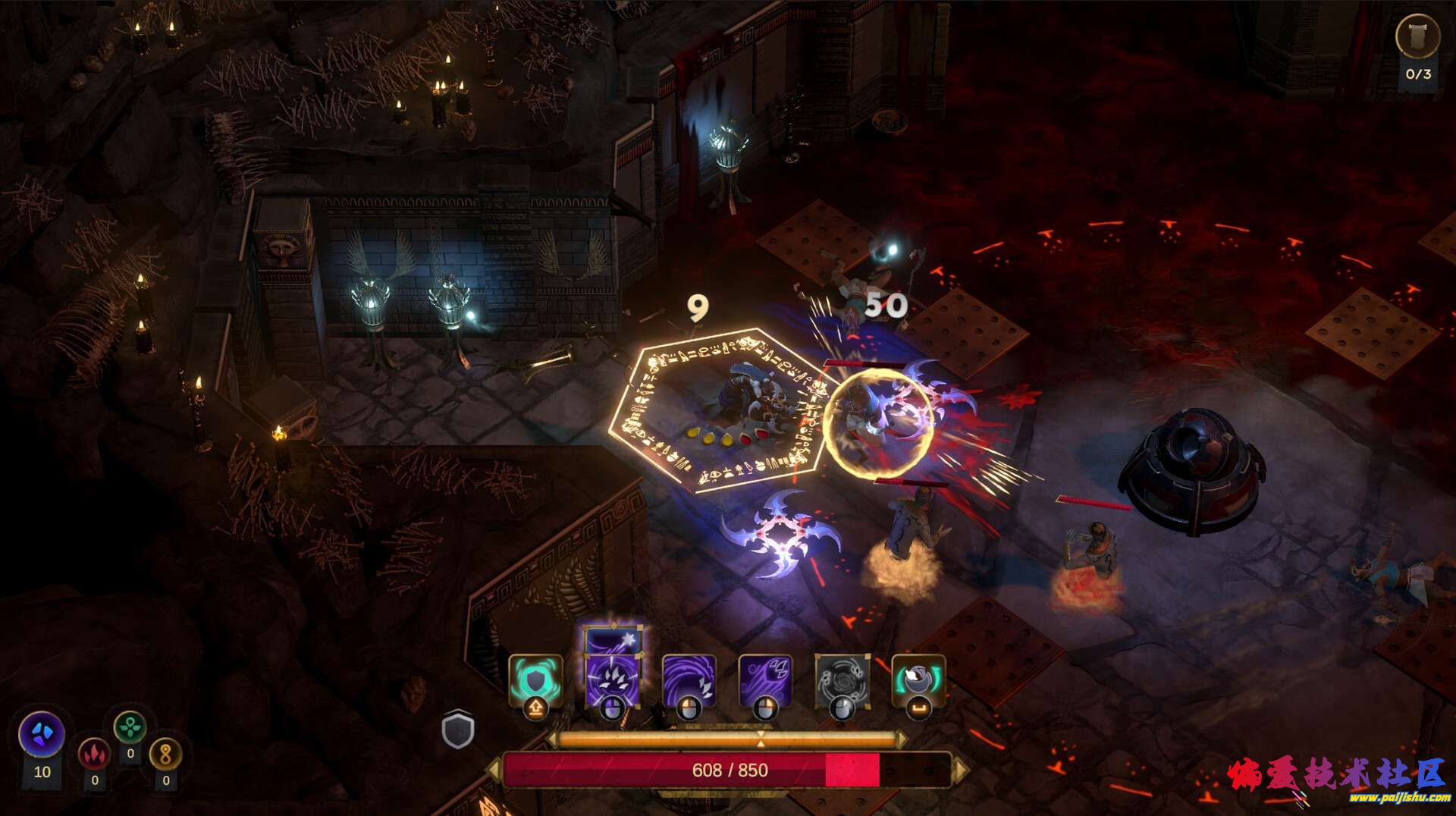
Task: Click the grey shield status icon
Action: click(x=458, y=730)
